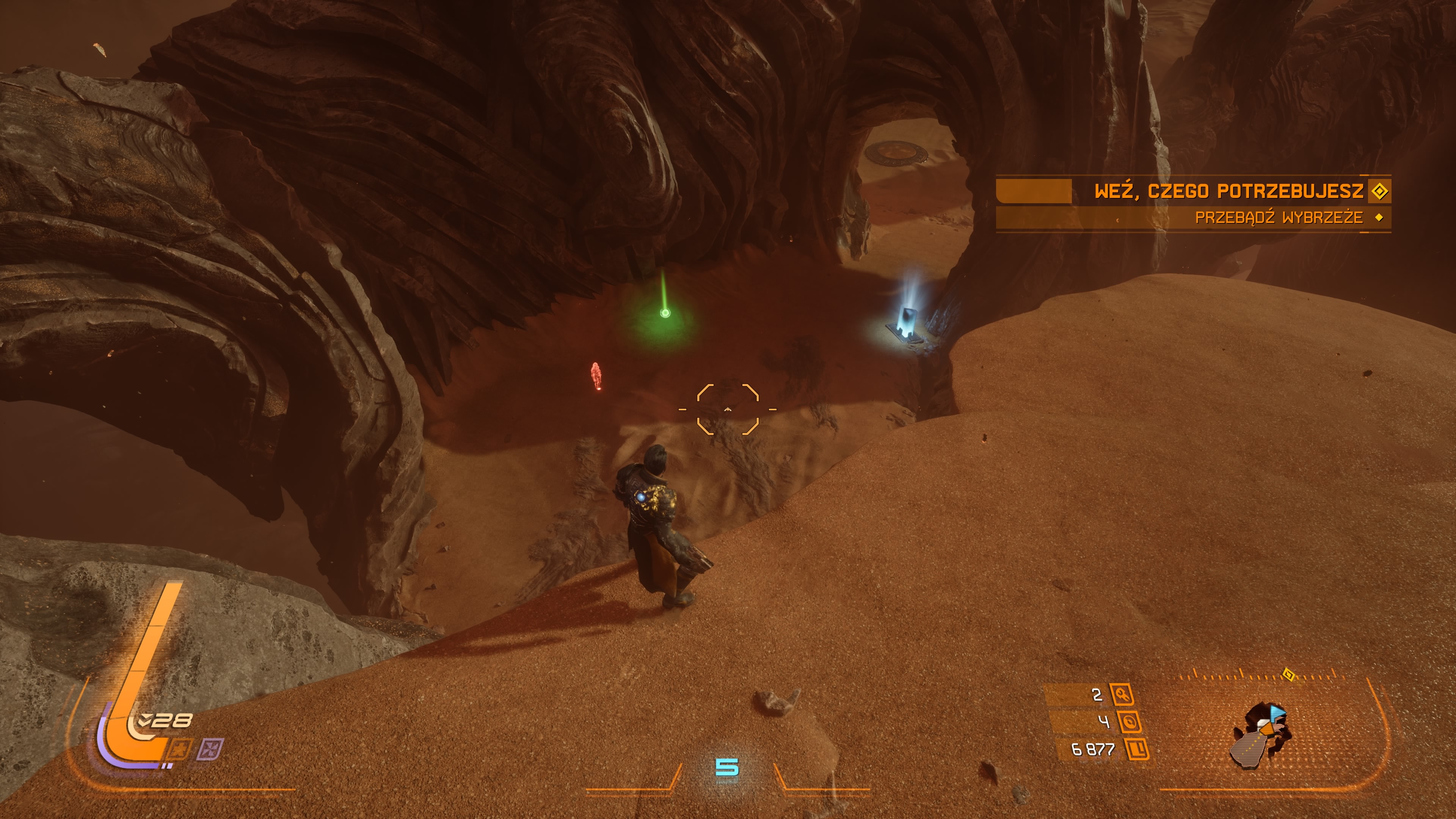Select the purple pinwheel status icon
1456x819 pixels.
210,750
